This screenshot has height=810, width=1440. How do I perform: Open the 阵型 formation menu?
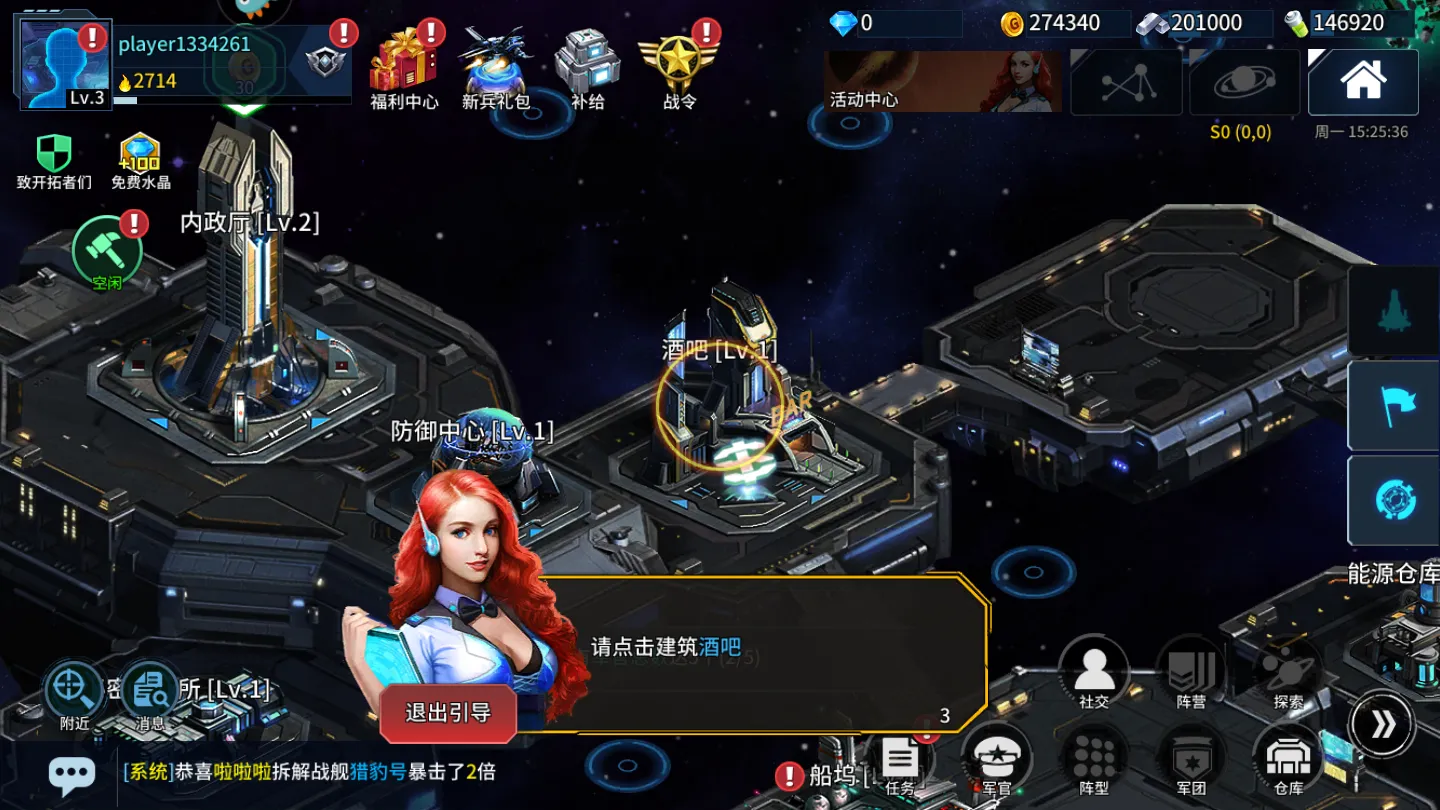point(1094,762)
